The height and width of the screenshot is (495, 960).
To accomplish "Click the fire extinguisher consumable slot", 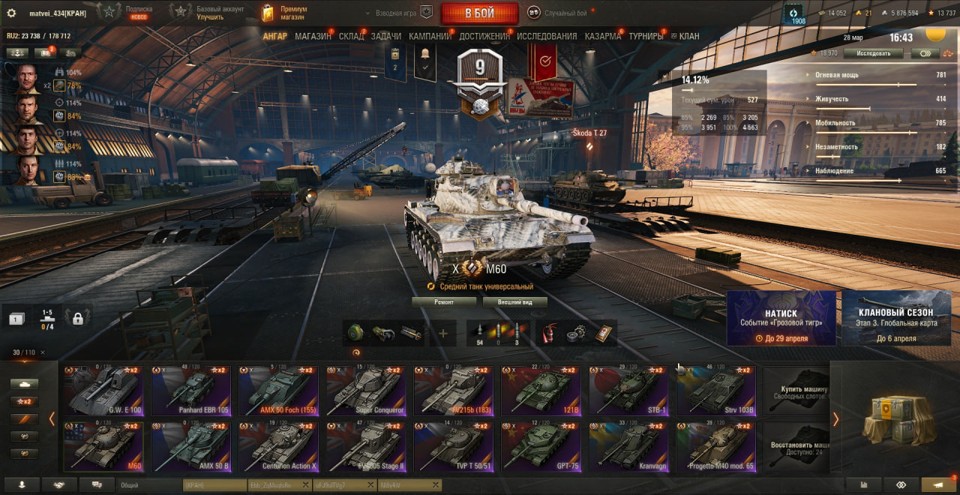I will click(x=549, y=333).
